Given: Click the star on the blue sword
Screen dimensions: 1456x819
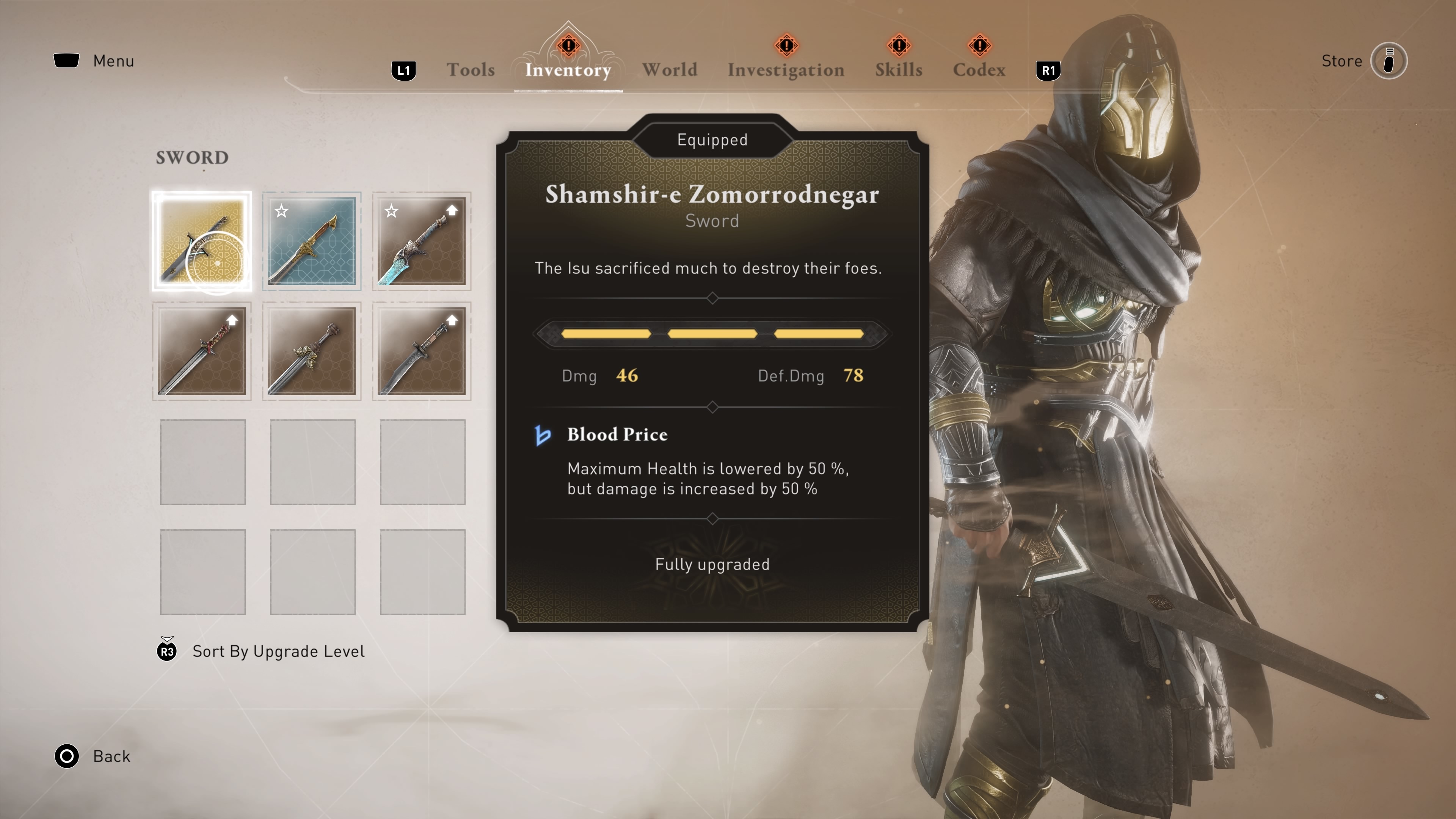Looking at the screenshot, I should pyautogui.click(x=281, y=211).
